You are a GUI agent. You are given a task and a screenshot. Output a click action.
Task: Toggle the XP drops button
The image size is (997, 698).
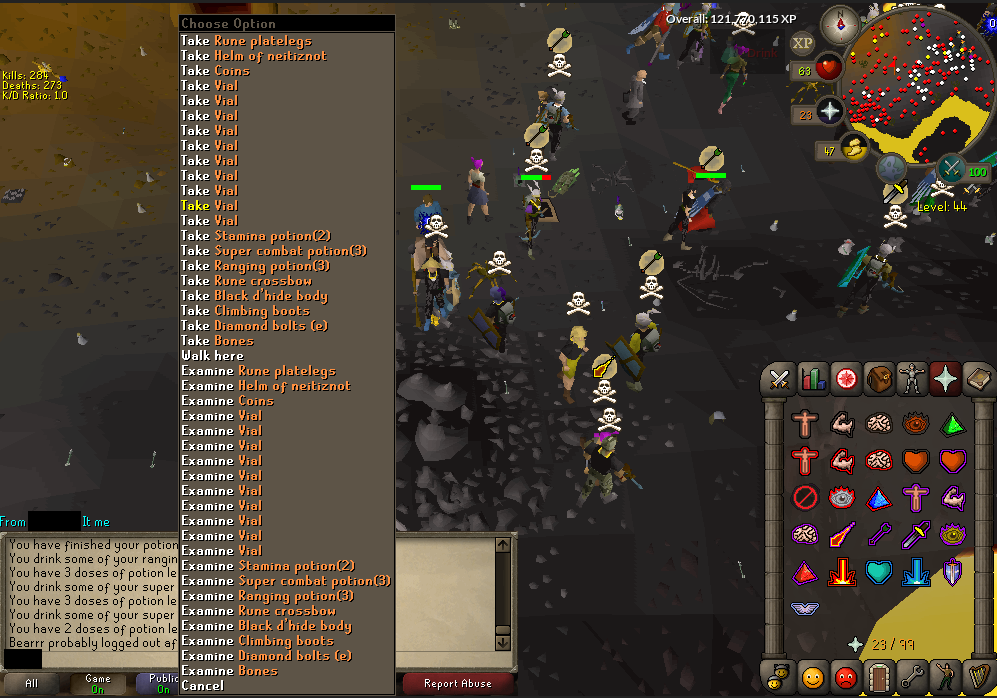tap(802, 43)
